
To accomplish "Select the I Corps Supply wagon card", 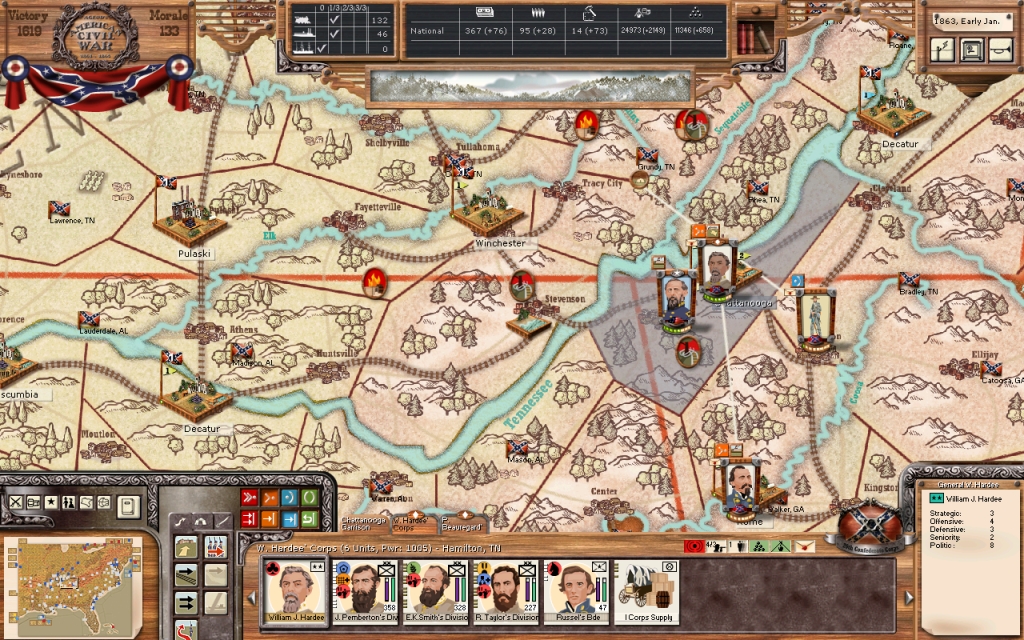I will tap(645, 590).
